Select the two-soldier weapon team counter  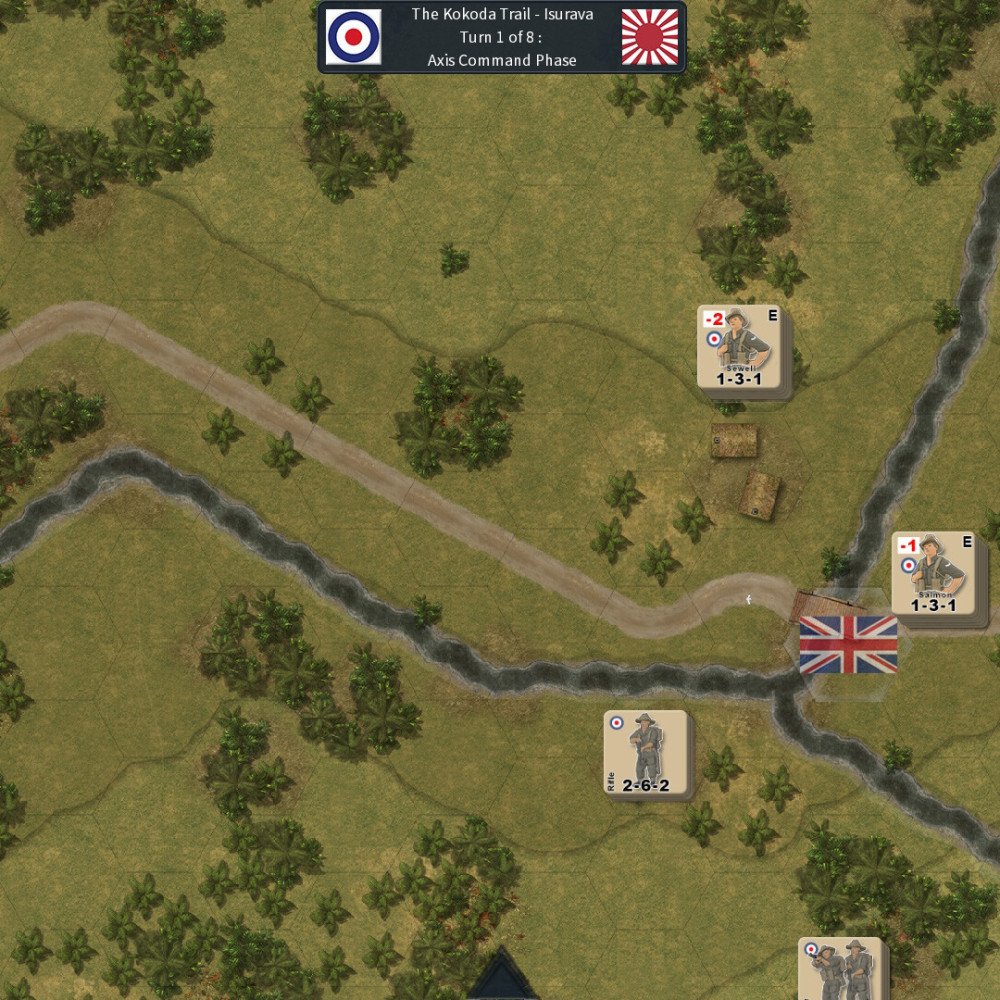pos(840,968)
